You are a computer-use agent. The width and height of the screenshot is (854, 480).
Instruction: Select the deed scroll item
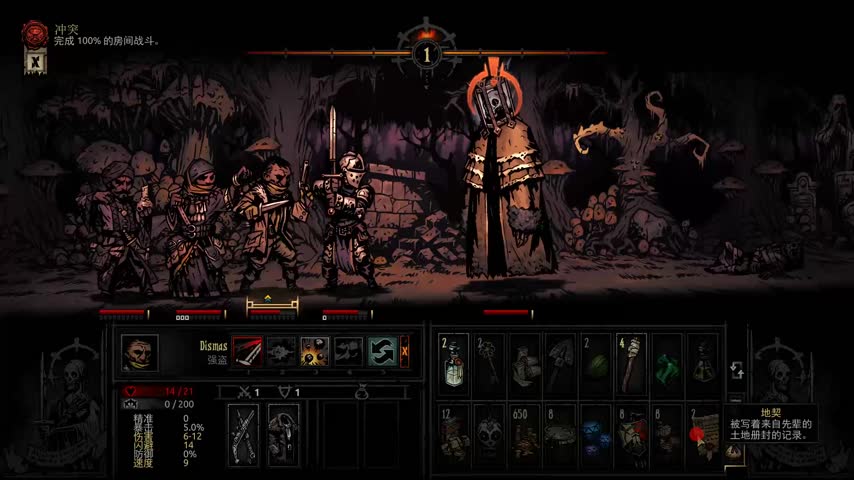coord(702,437)
